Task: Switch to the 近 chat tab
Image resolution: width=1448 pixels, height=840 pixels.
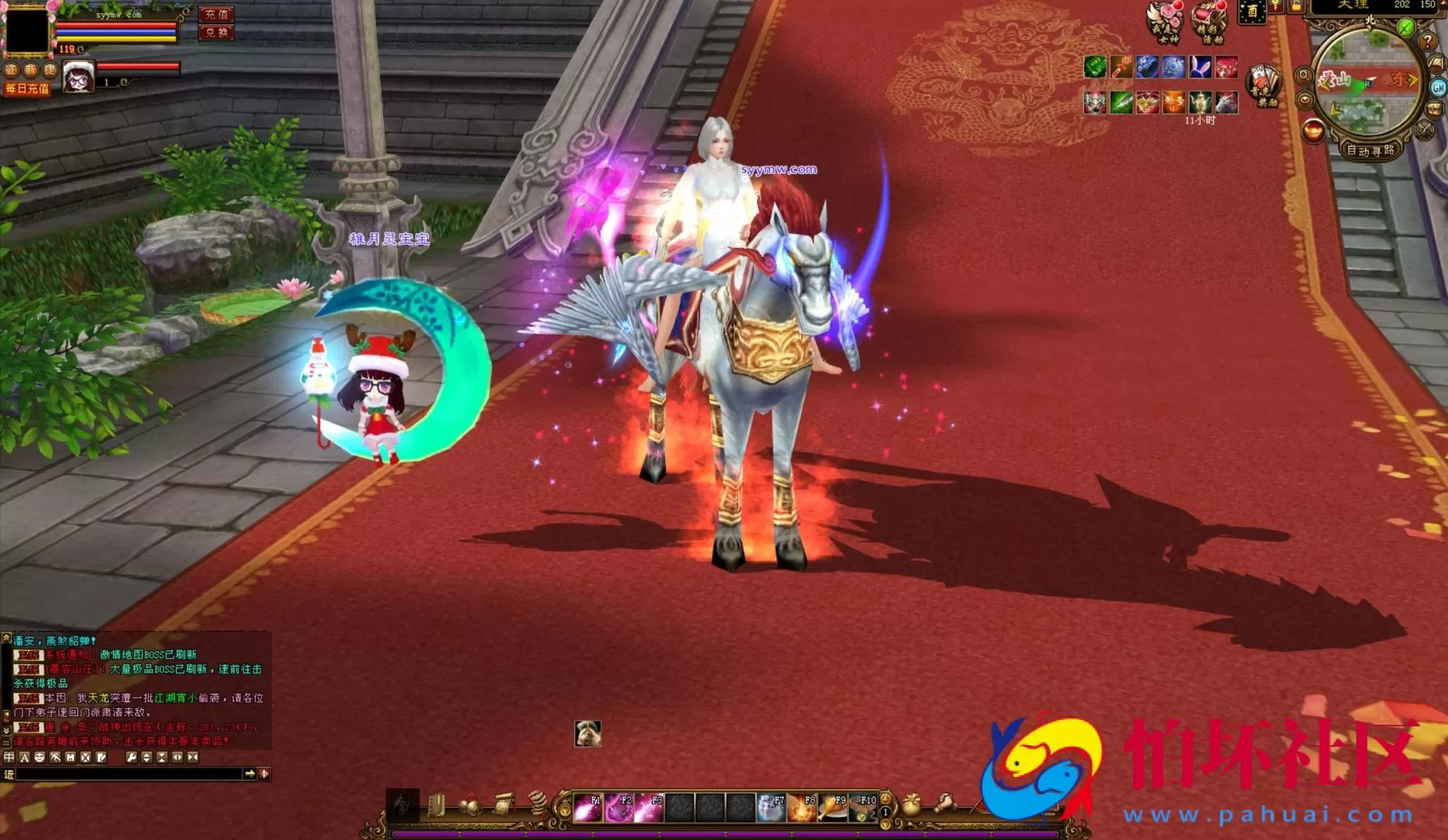Action: tap(8, 774)
